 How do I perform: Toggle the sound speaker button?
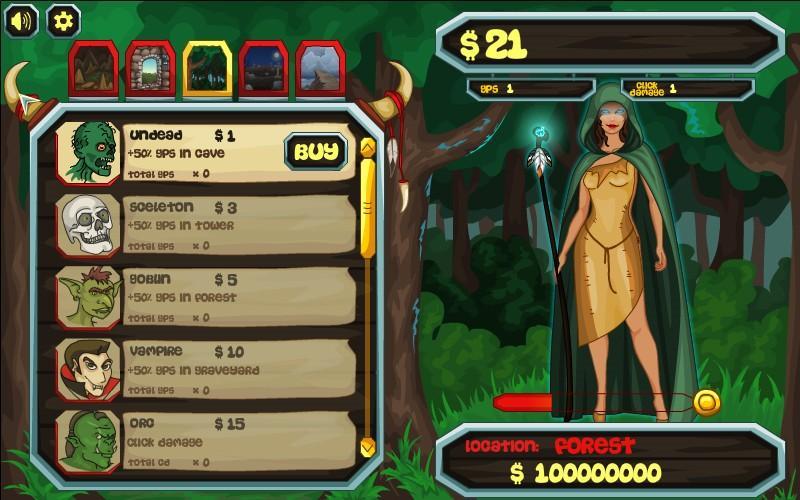coord(21,20)
